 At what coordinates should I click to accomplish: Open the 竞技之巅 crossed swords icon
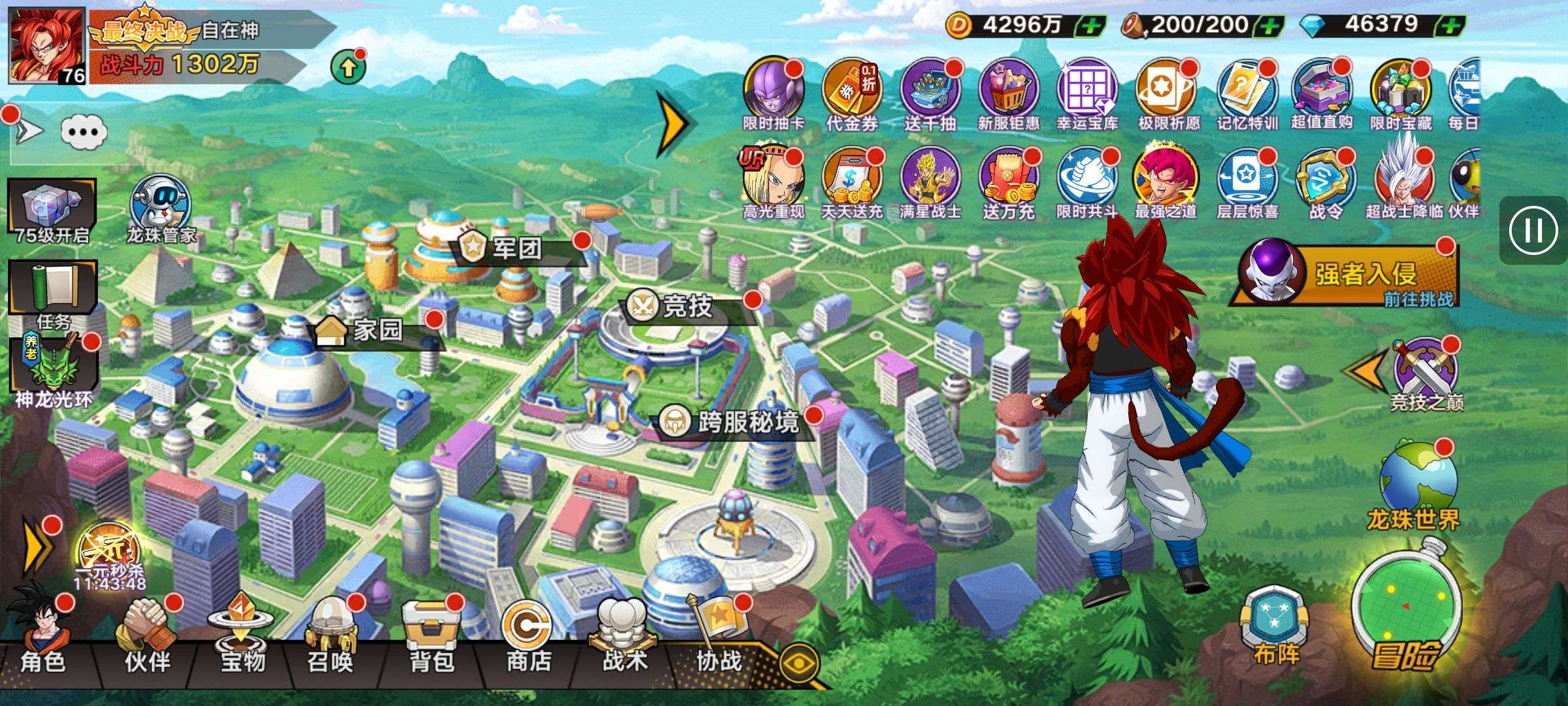tap(1426, 373)
